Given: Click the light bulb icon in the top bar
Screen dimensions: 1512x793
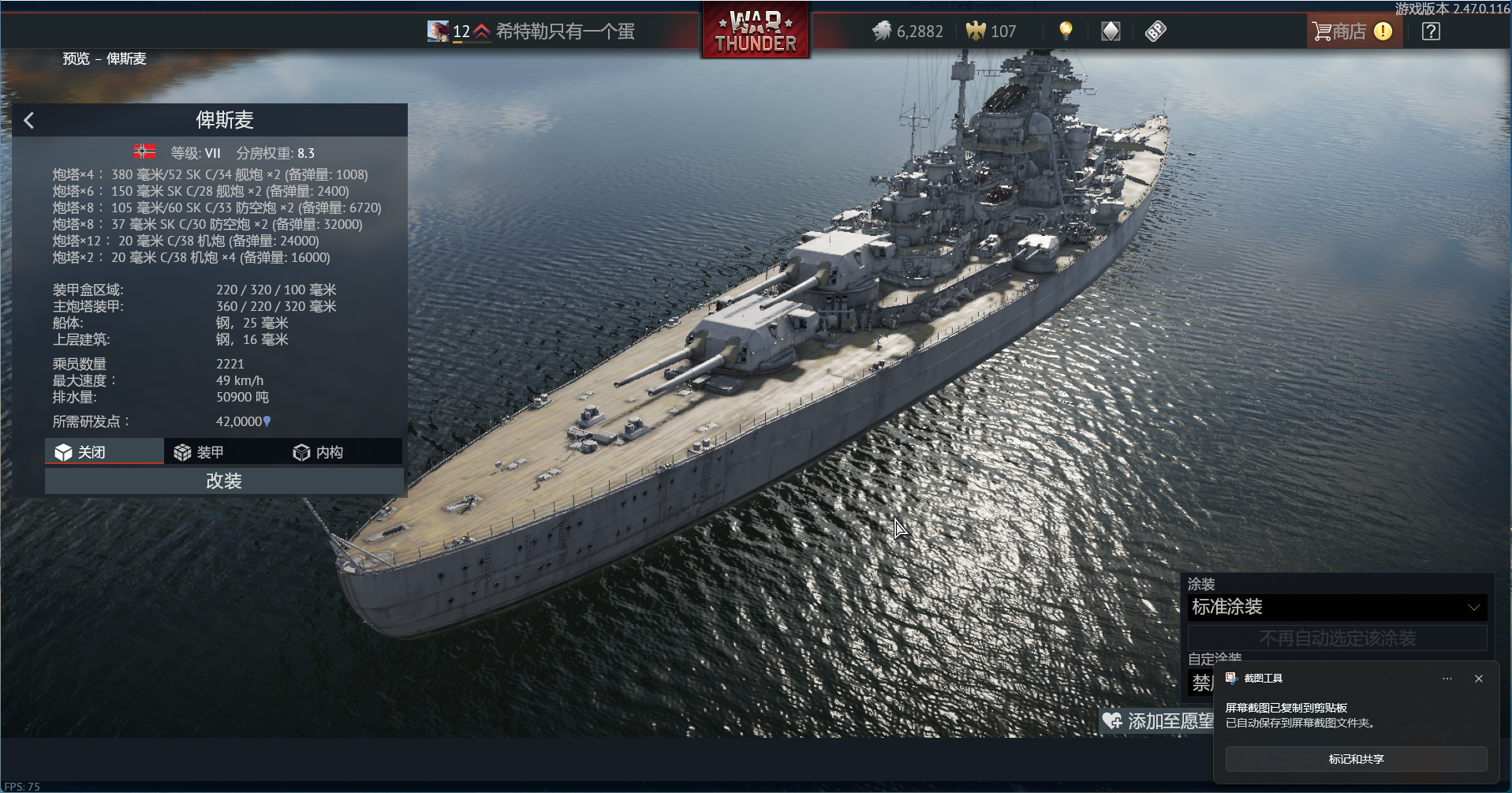Looking at the screenshot, I should [x=1066, y=31].
